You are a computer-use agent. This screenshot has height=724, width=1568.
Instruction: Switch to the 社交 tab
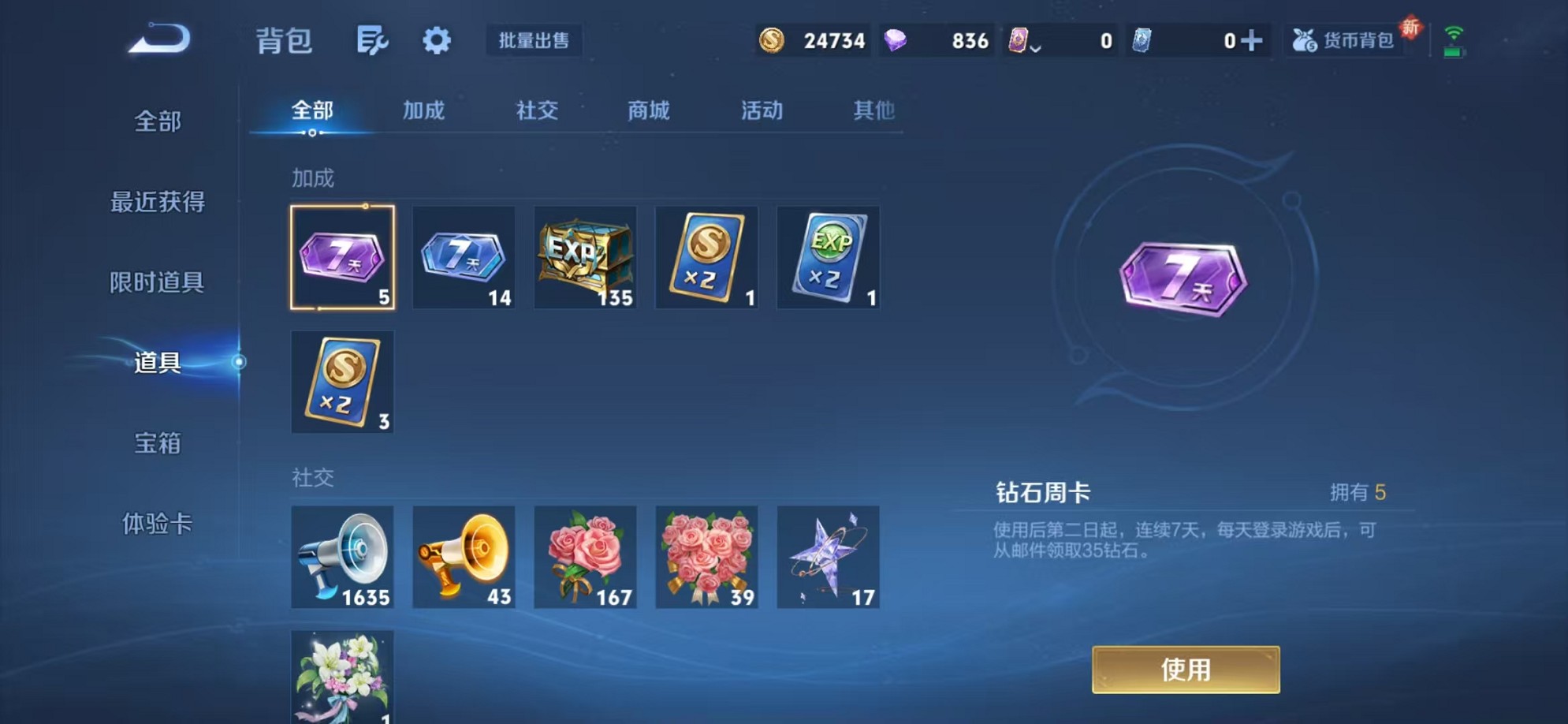coord(536,111)
